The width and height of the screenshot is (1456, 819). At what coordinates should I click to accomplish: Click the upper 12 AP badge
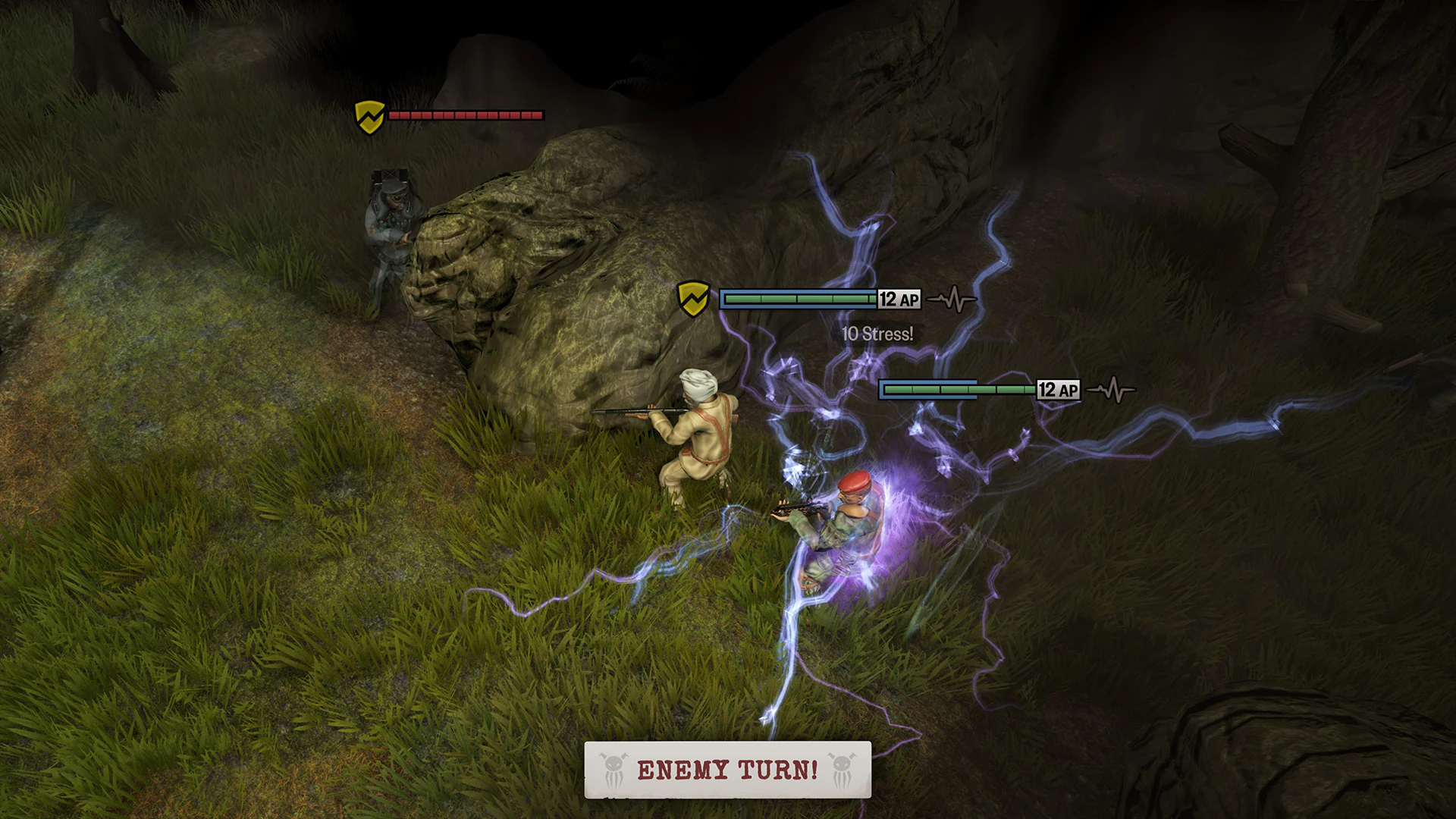pos(898,300)
